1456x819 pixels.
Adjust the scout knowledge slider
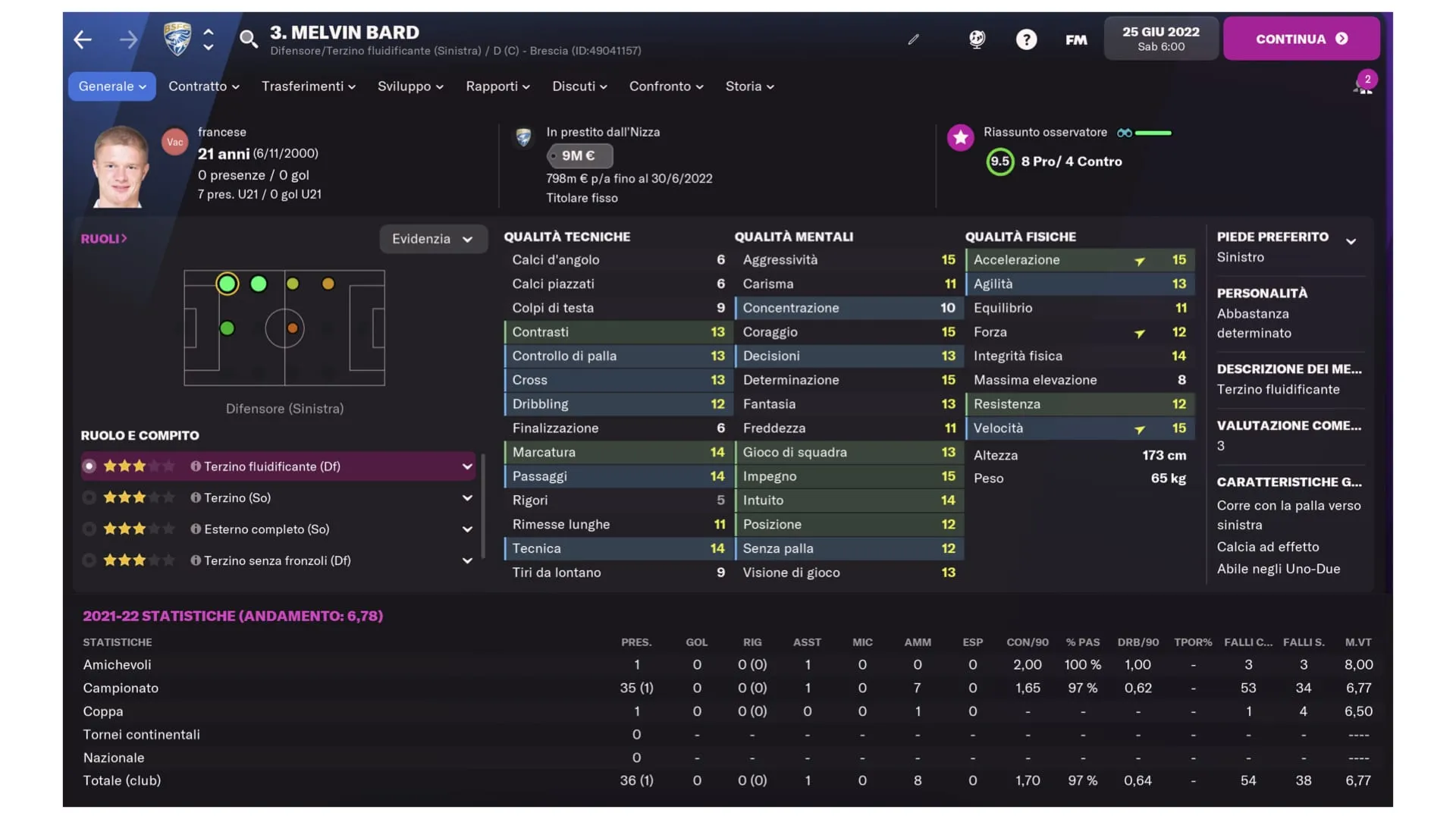pyautogui.click(x=1153, y=132)
